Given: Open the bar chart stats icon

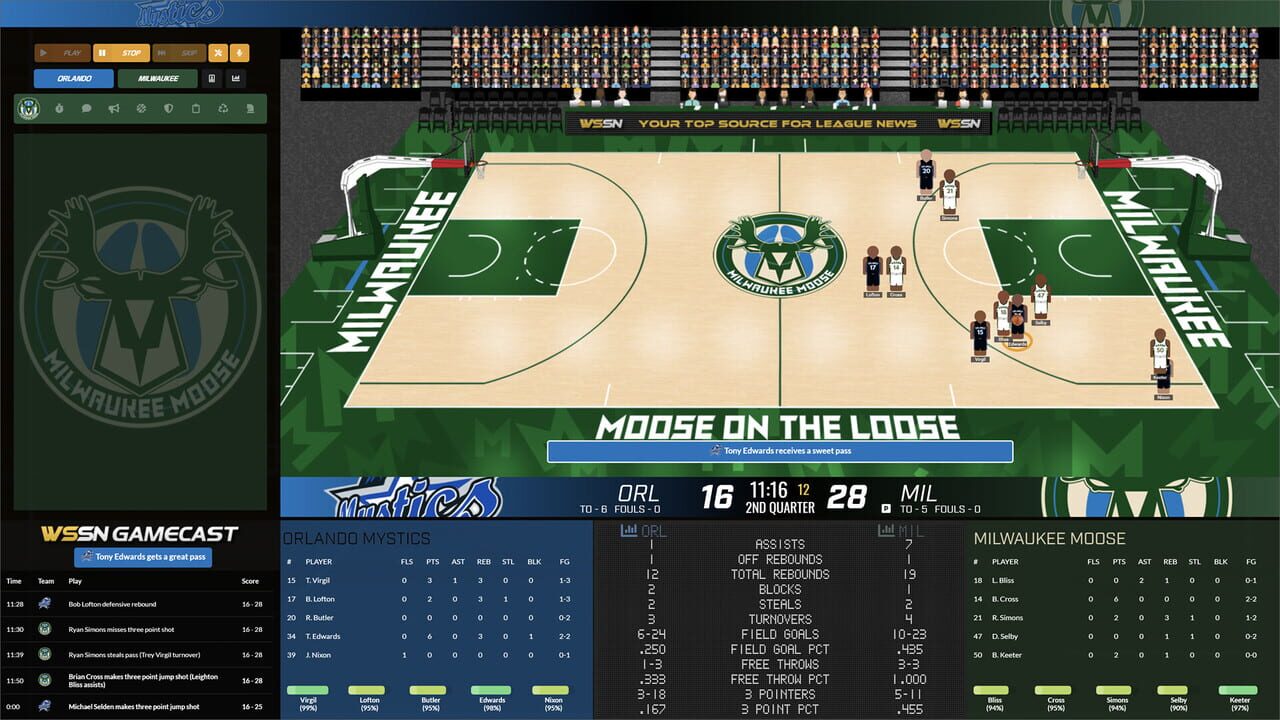Looking at the screenshot, I should pos(237,78).
